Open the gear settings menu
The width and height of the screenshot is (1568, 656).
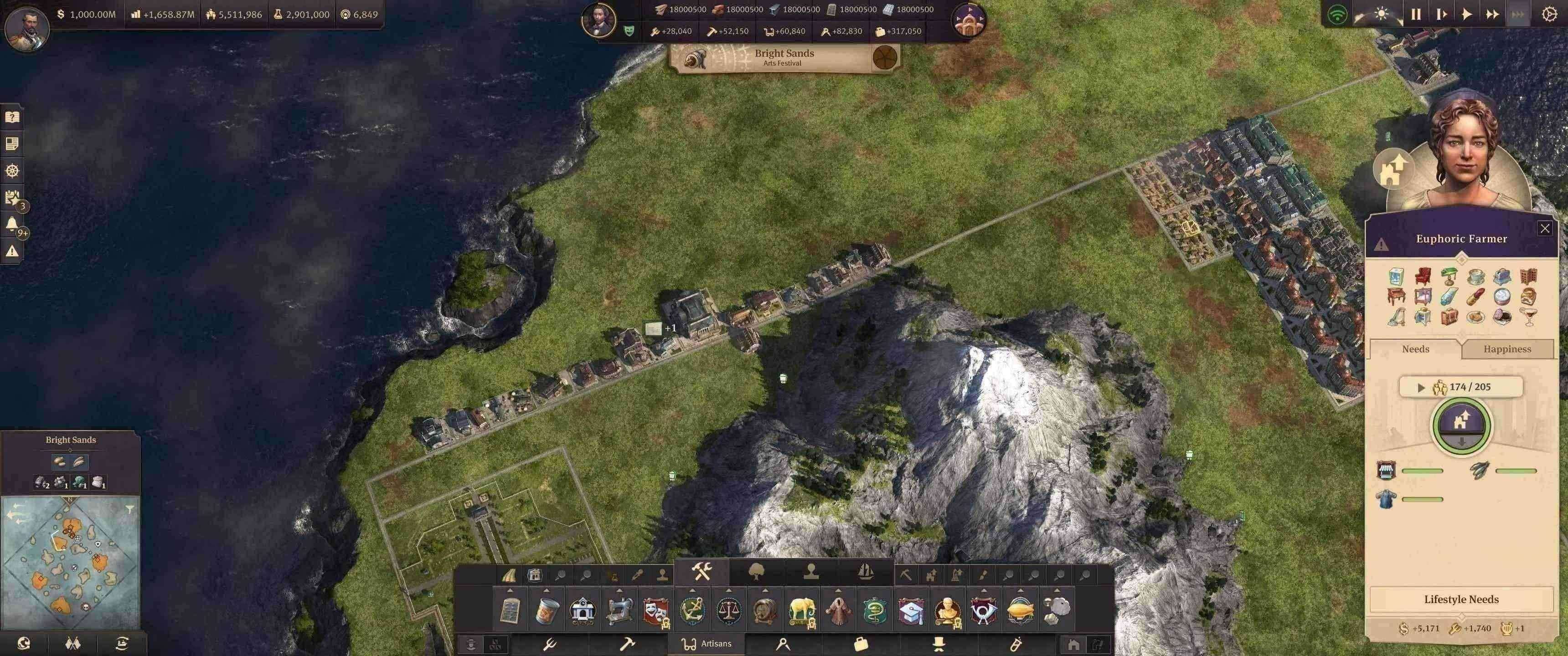[1549, 14]
